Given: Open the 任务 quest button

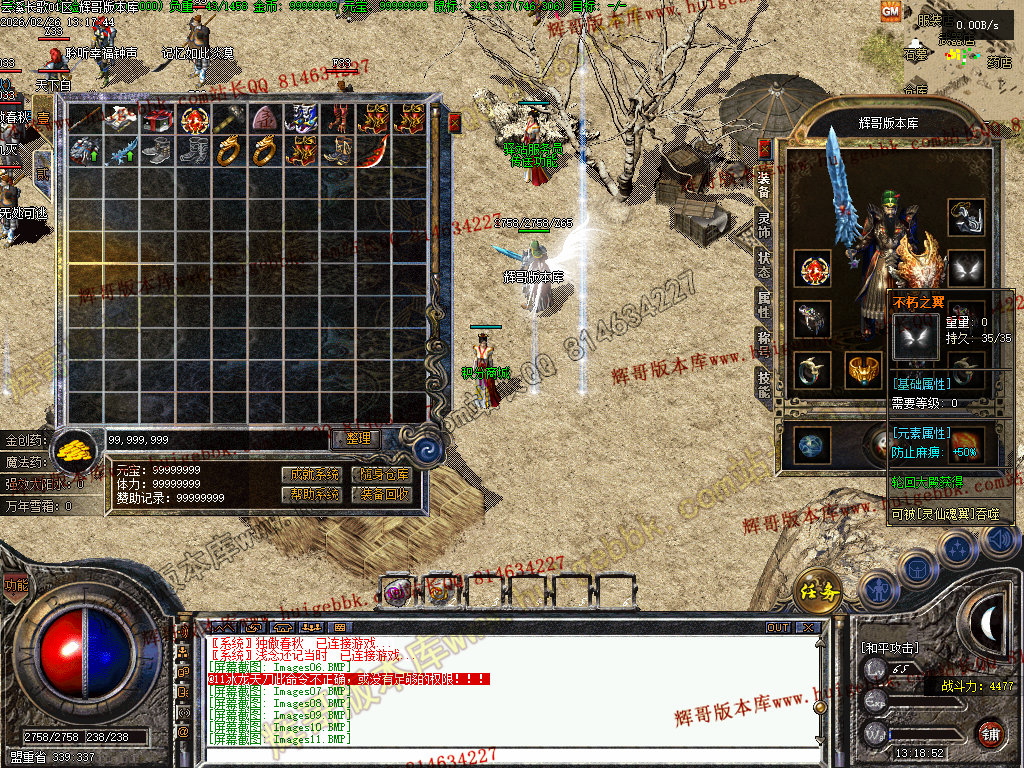Looking at the screenshot, I should click(817, 591).
